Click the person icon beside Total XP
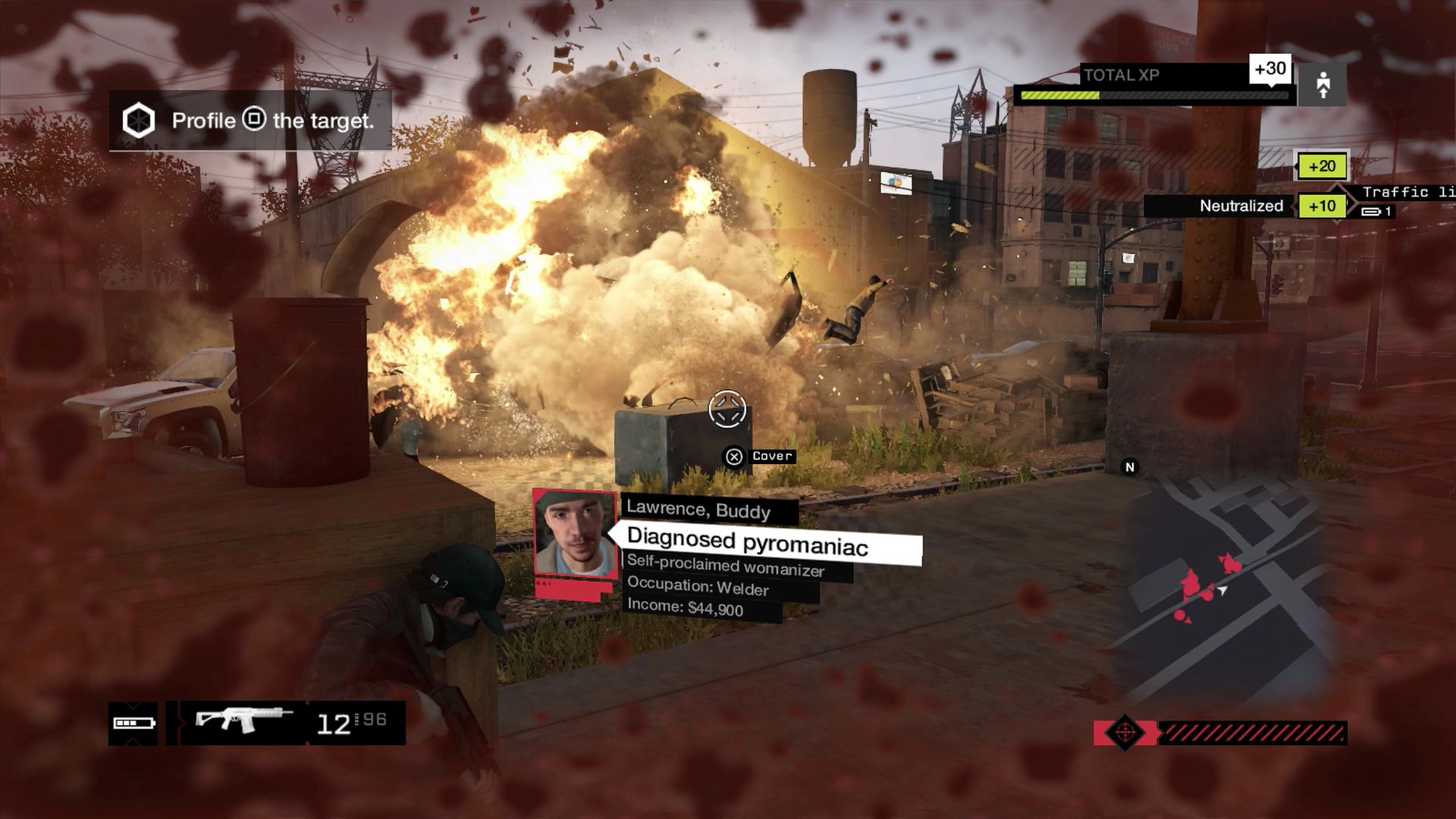 coord(1323,85)
